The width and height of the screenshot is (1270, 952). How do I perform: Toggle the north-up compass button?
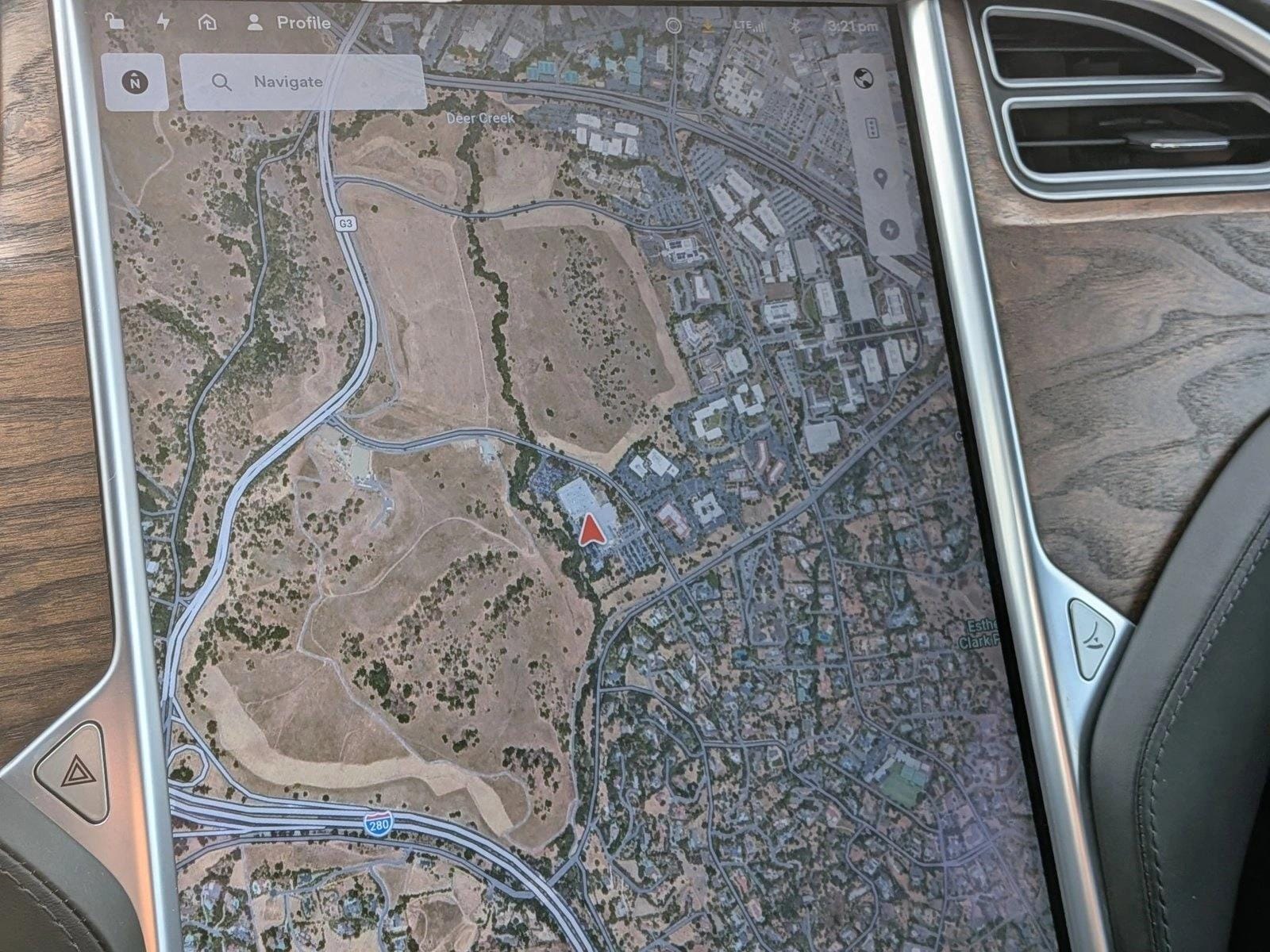(x=135, y=81)
